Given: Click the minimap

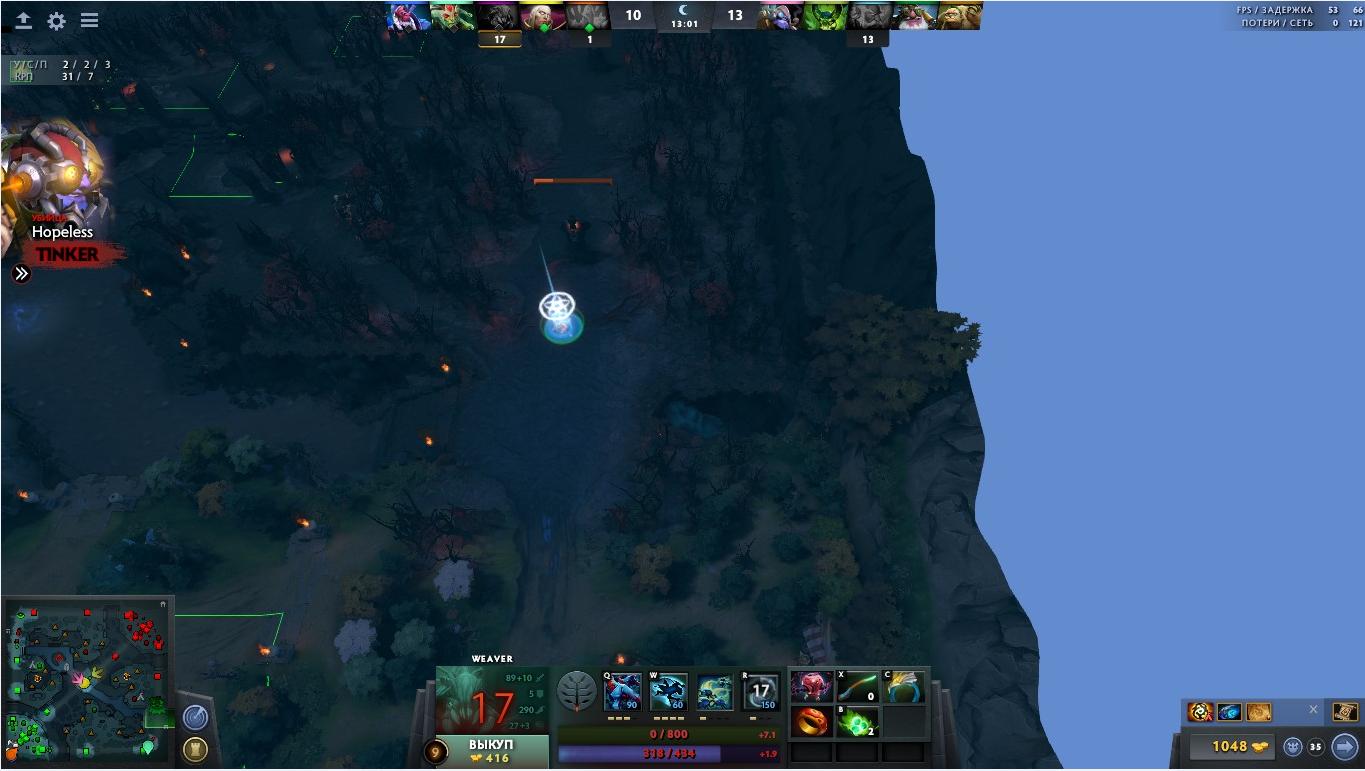Looking at the screenshot, I should pos(88,680).
